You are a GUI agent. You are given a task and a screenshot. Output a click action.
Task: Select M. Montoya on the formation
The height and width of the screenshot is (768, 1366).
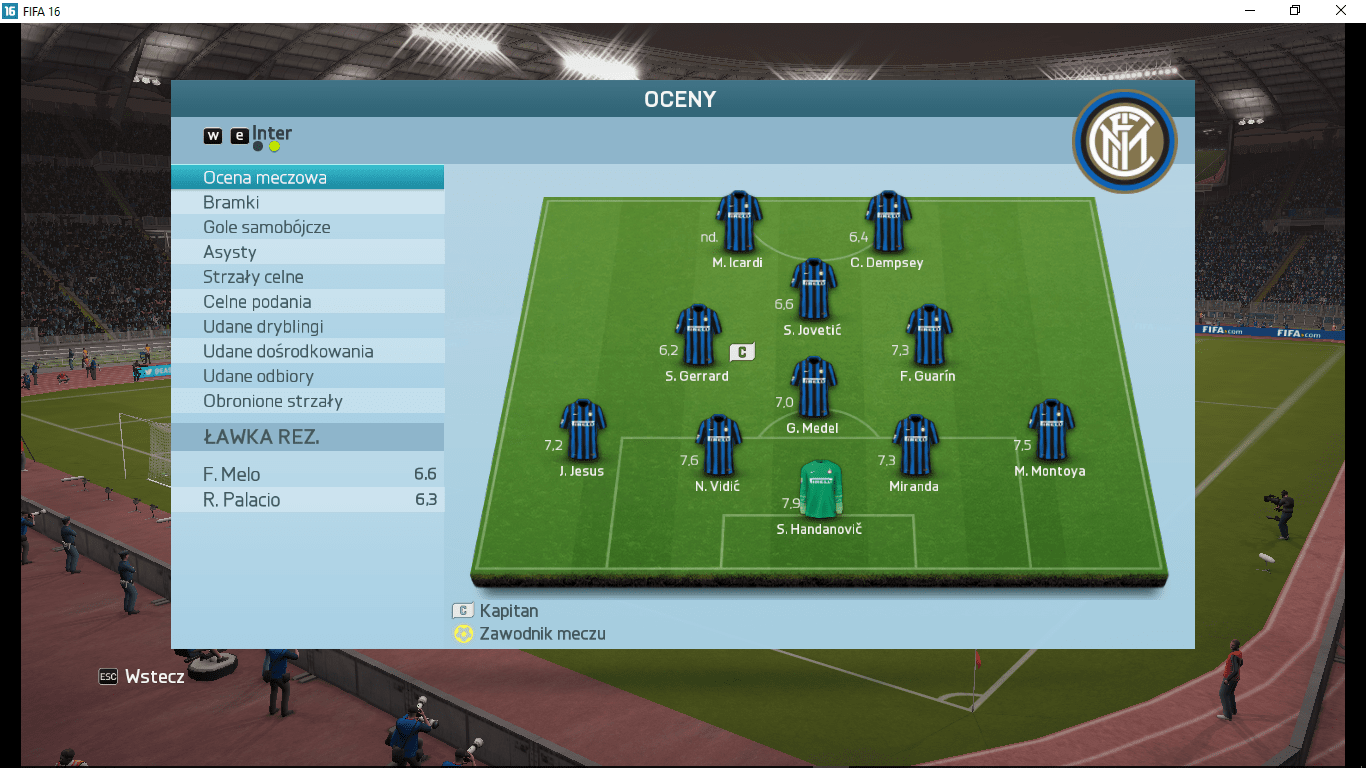point(1050,430)
